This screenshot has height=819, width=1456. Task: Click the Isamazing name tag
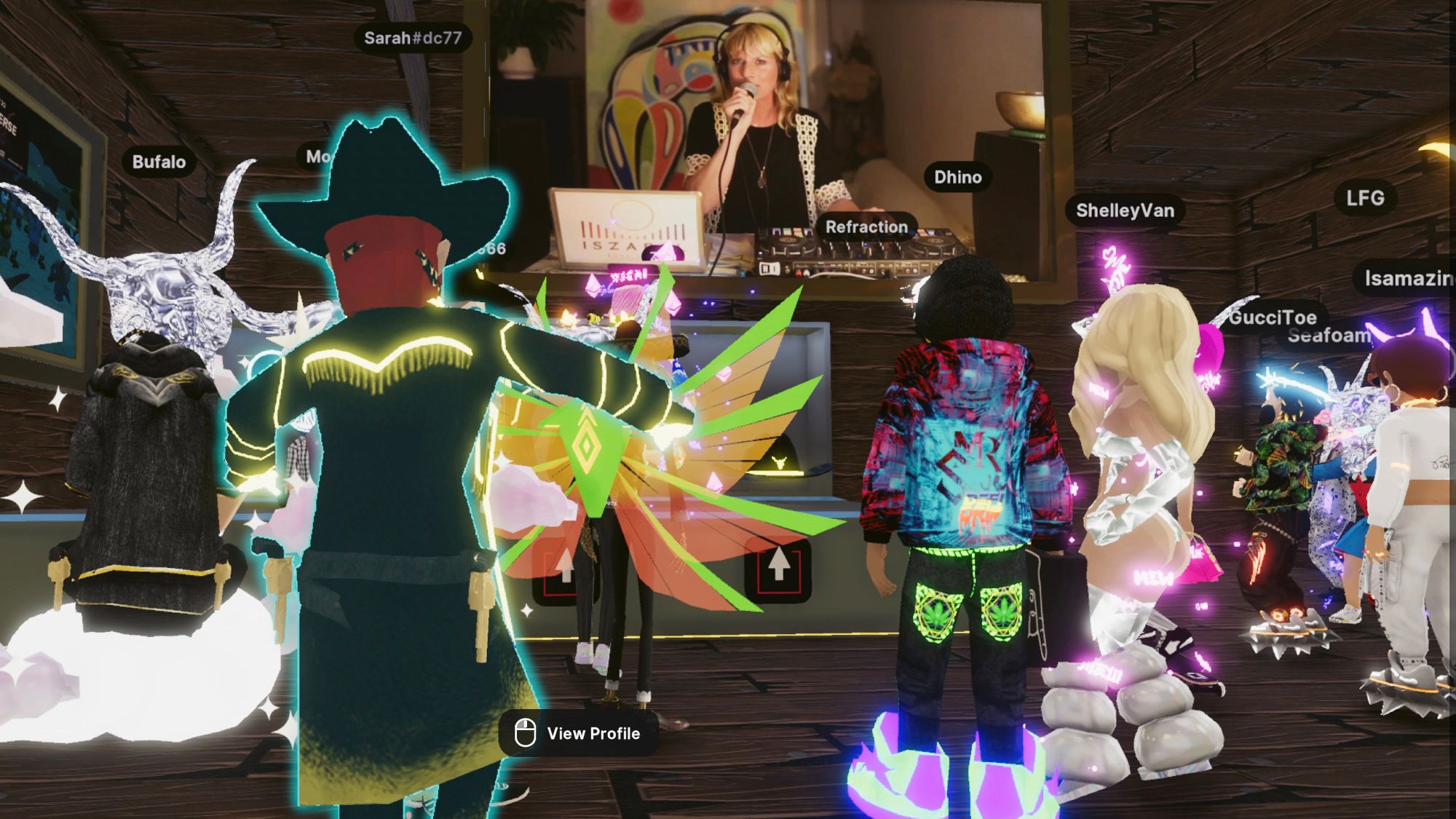[x=1407, y=278]
